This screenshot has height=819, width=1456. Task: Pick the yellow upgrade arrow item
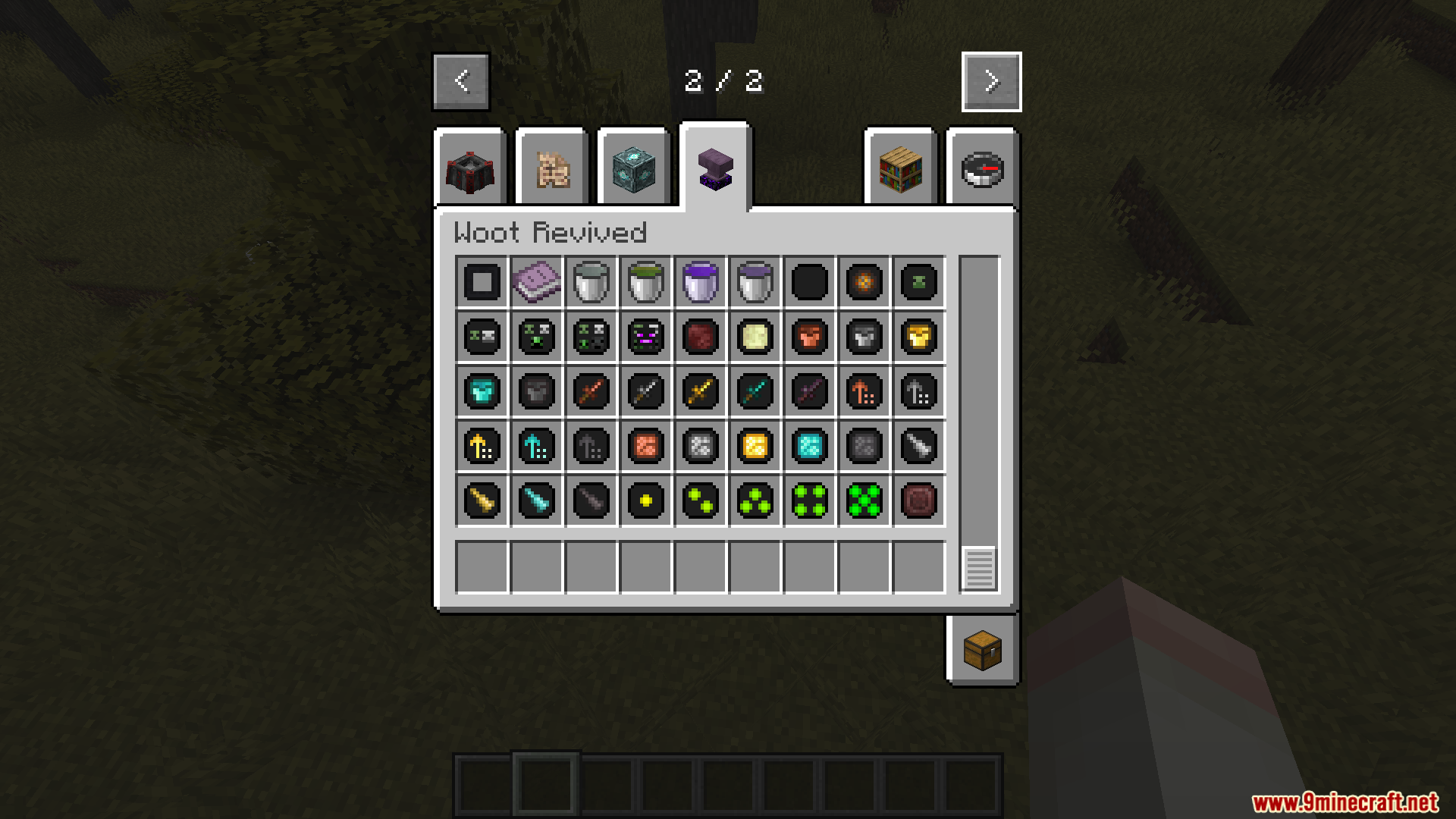(x=482, y=447)
